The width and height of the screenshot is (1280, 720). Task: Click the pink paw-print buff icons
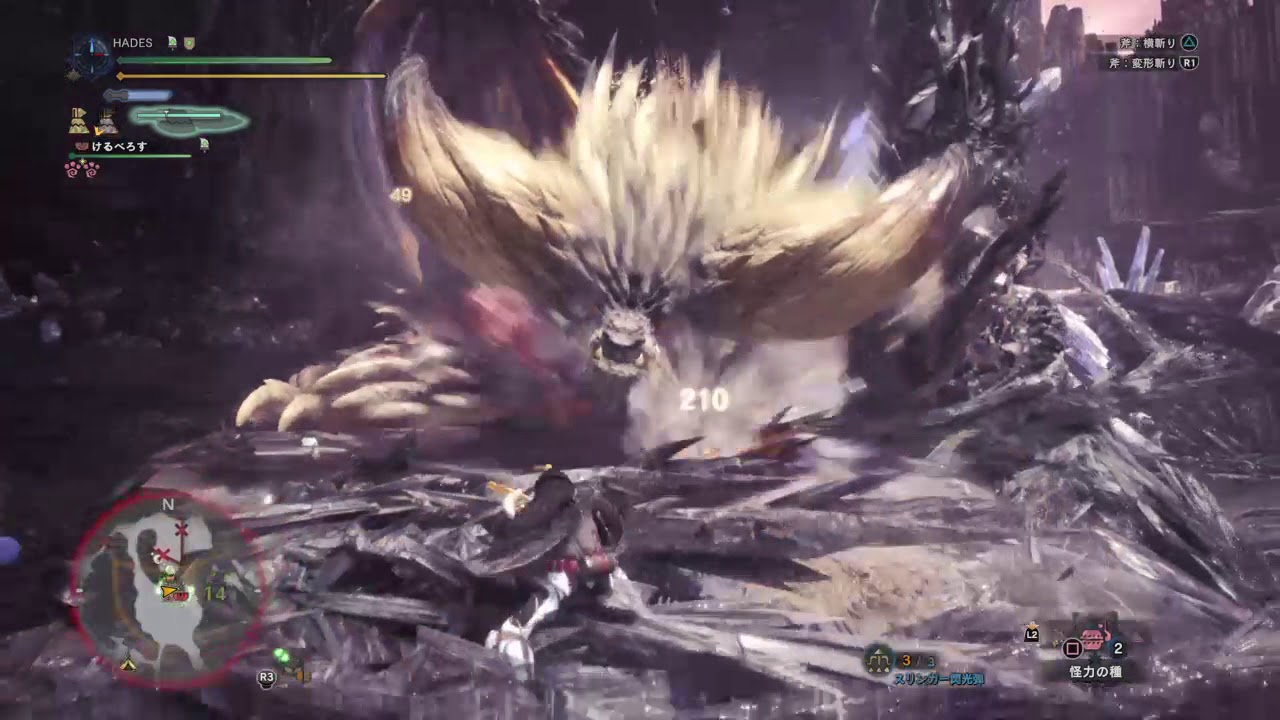[x=81, y=169]
